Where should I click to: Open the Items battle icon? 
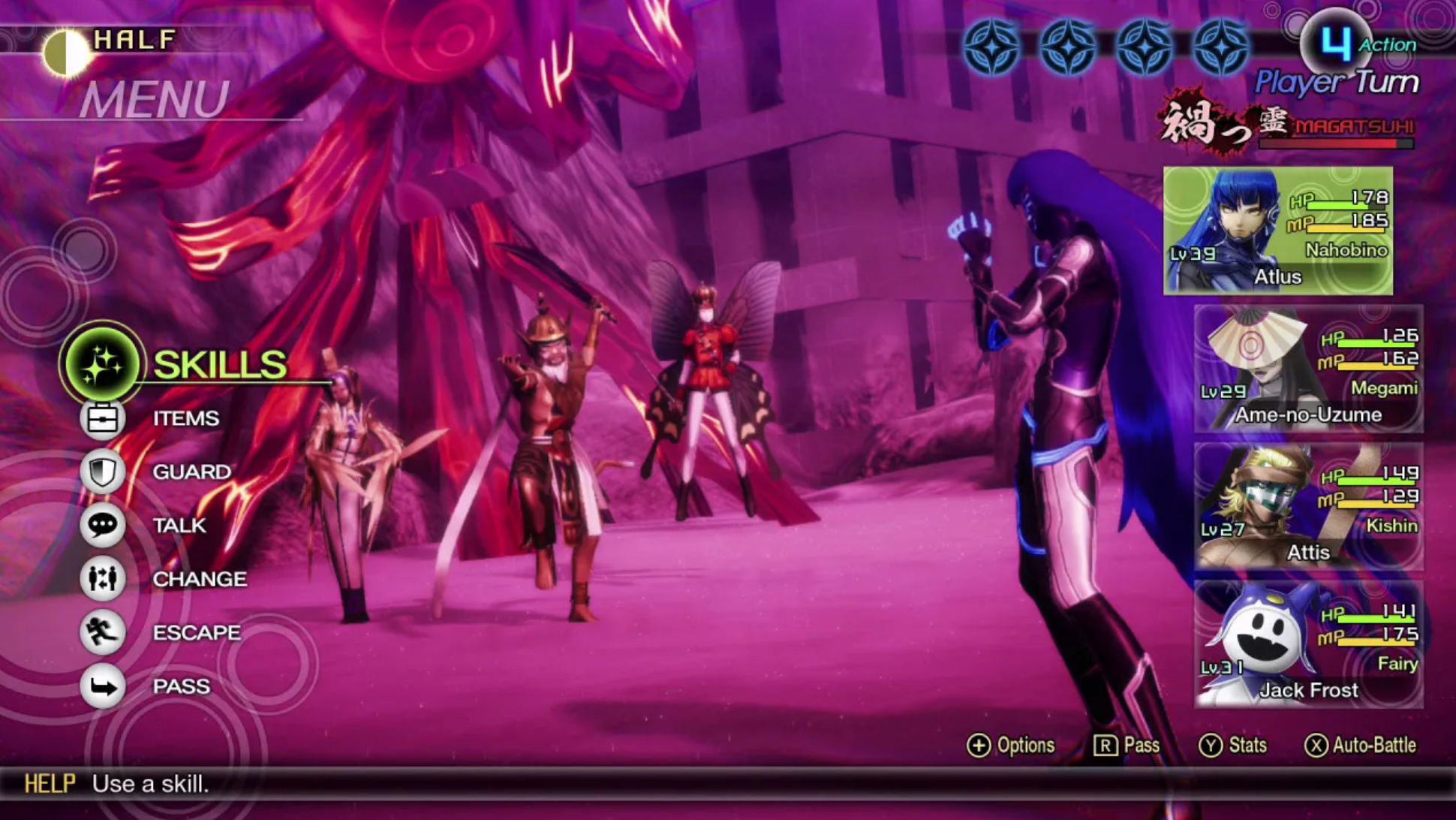coord(102,418)
